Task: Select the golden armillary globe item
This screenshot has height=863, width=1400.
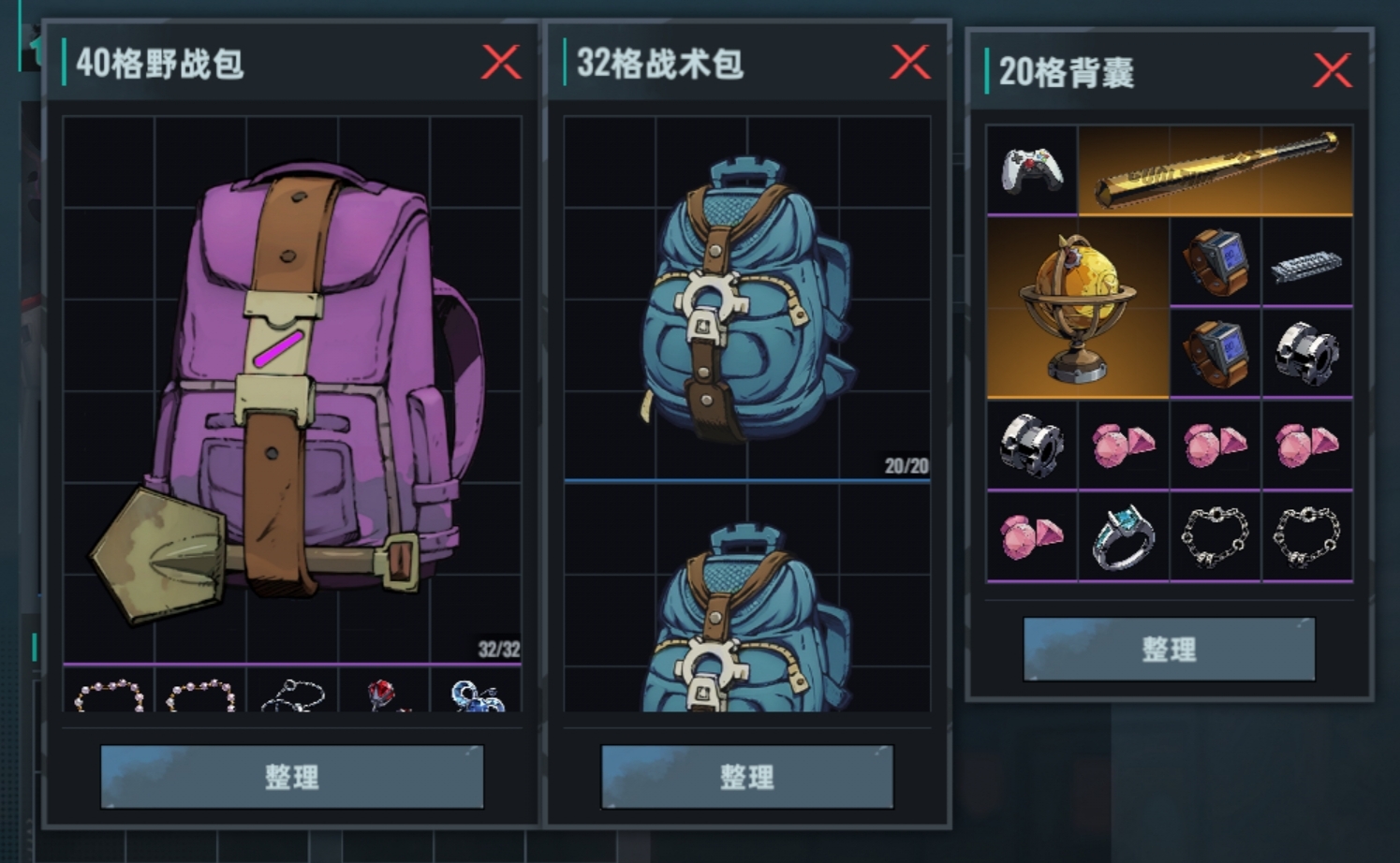Action: [x=1077, y=309]
